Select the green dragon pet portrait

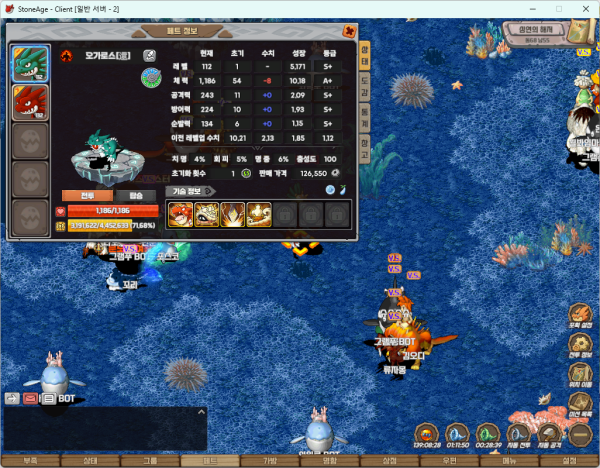coord(29,65)
